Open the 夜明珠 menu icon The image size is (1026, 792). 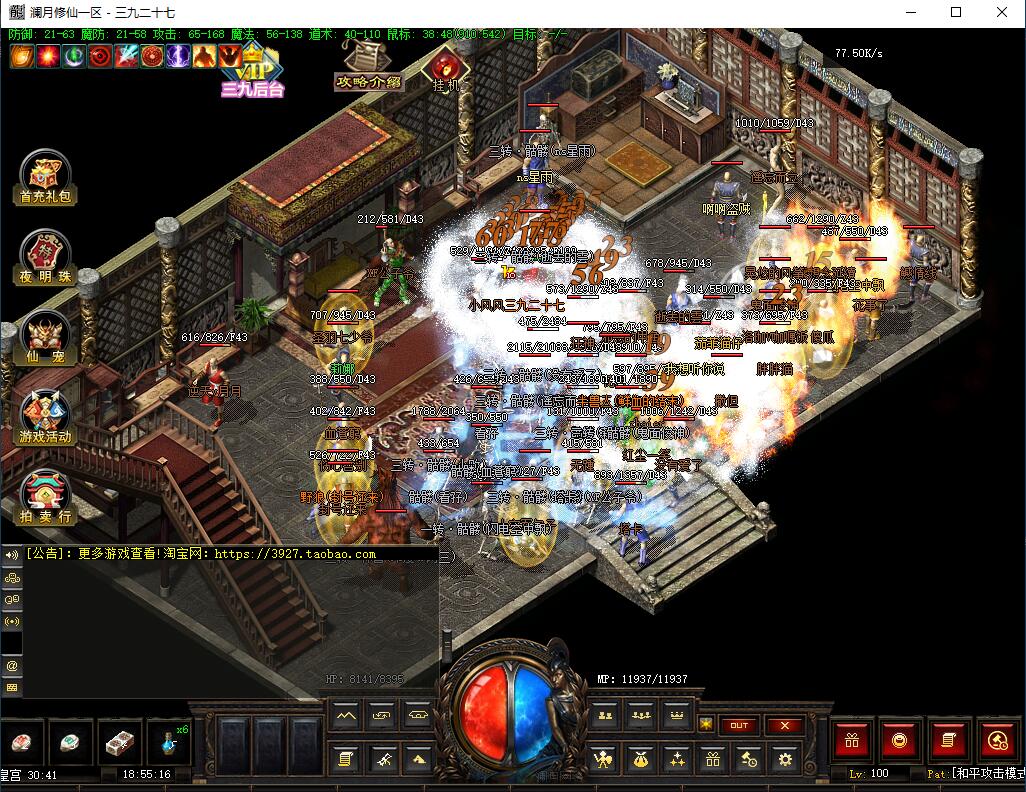point(45,258)
